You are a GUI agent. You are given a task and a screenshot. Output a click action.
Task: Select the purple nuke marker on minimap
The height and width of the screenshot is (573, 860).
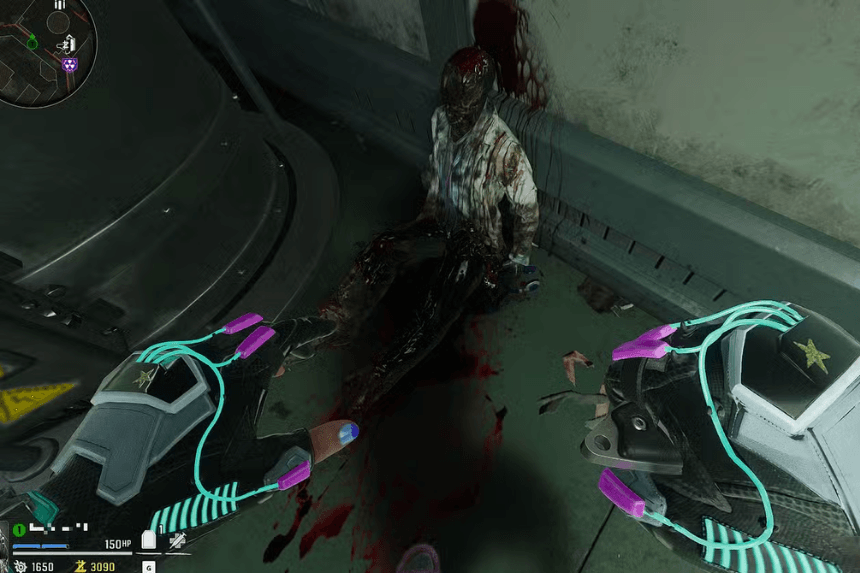(69, 65)
